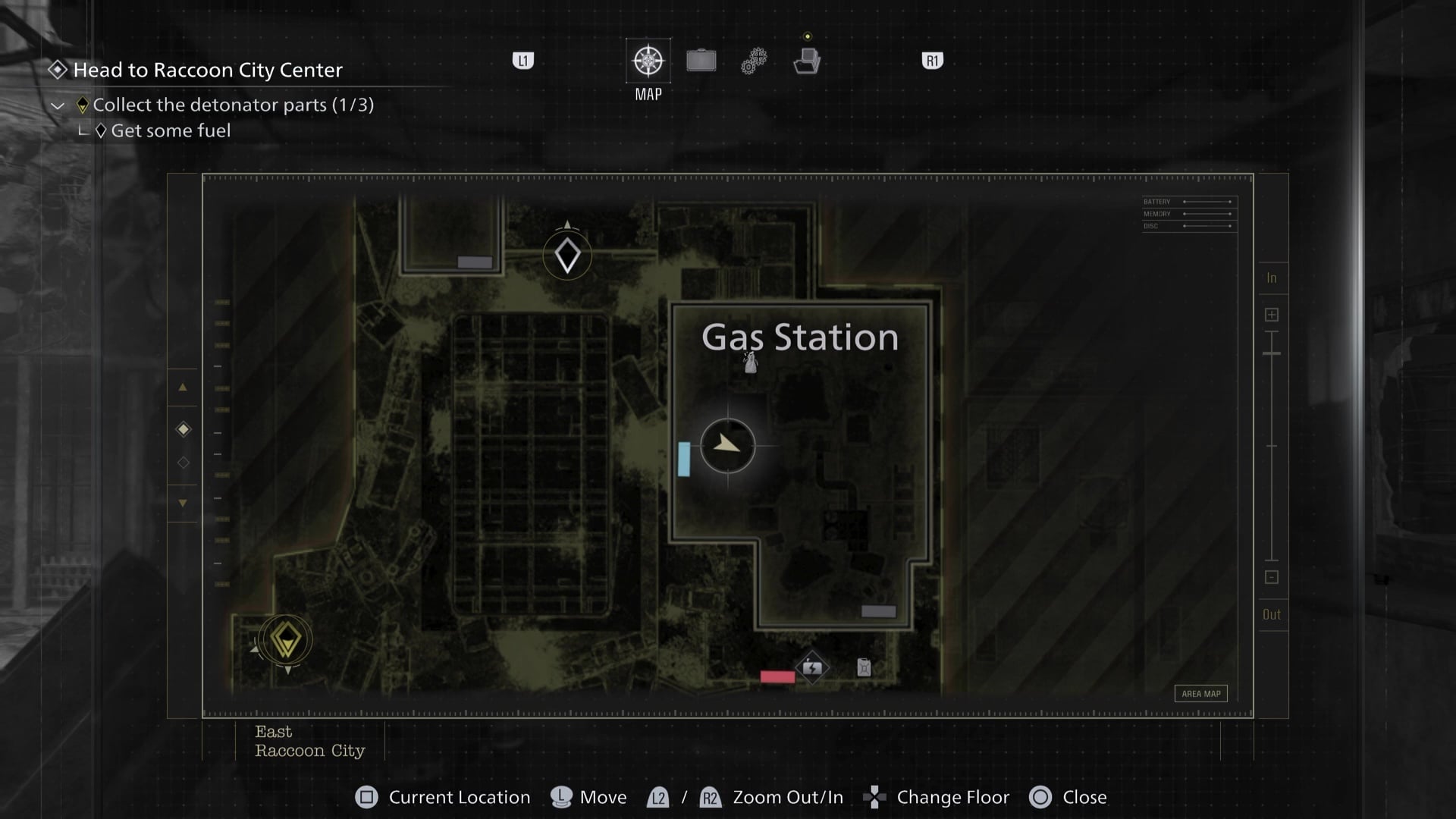The height and width of the screenshot is (819, 1456).
Task: Click the map zoom-in plus button
Action: pos(1272,315)
